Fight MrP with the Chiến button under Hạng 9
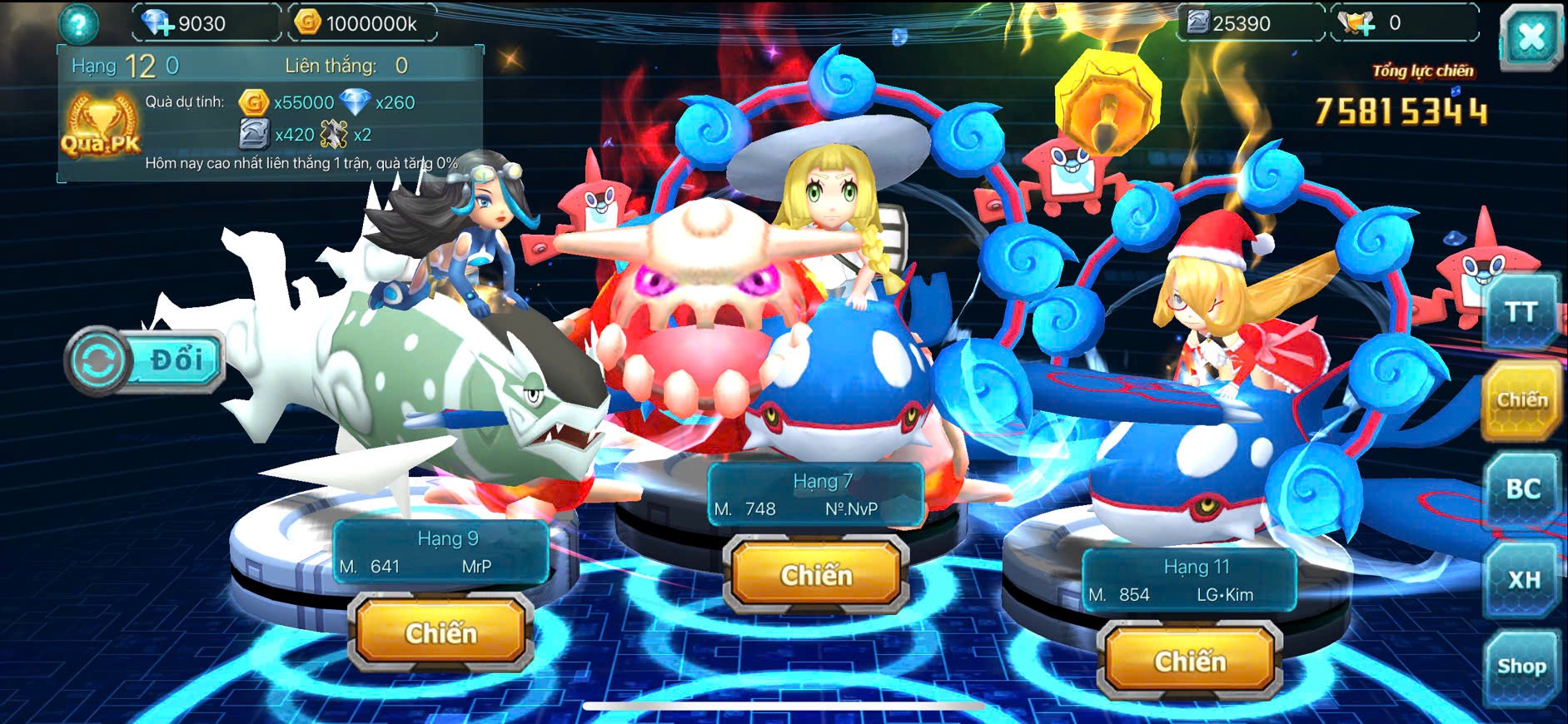Screen dimensions: 1568x724 pyautogui.click(x=441, y=633)
